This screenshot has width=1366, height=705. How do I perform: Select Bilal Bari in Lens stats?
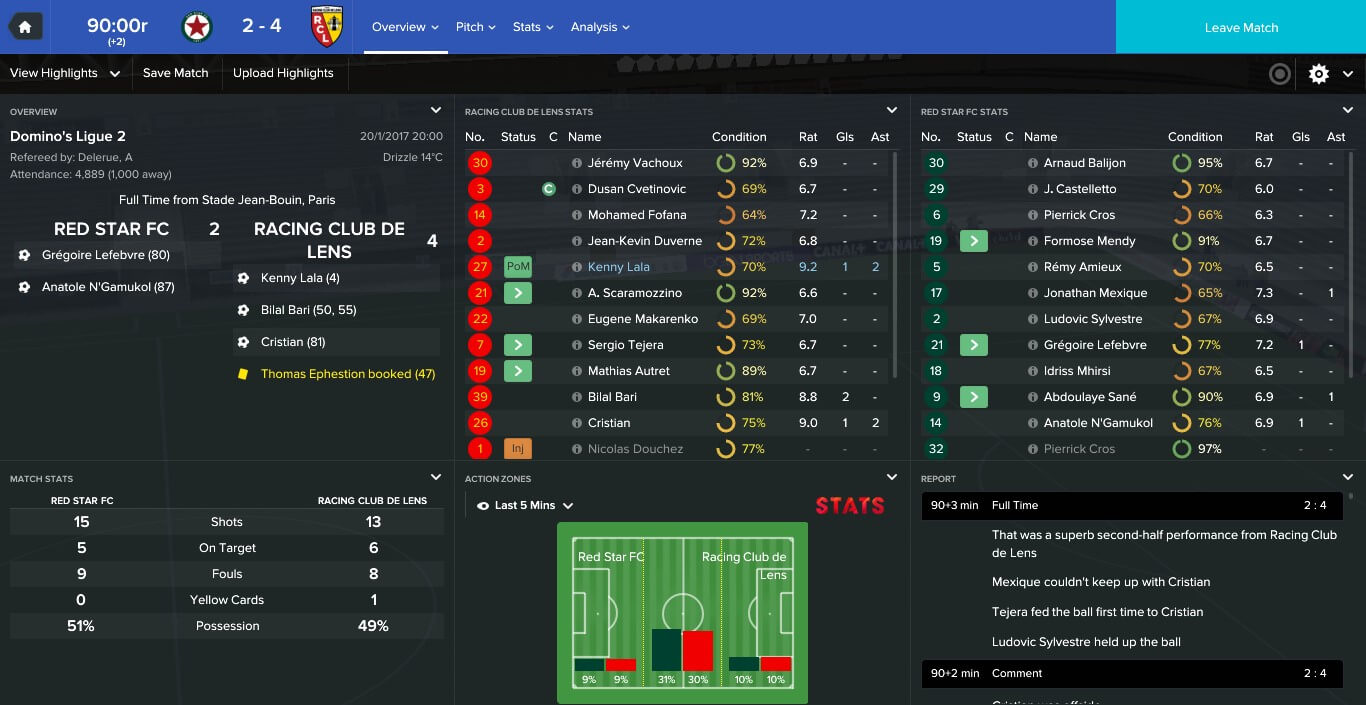point(612,397)
